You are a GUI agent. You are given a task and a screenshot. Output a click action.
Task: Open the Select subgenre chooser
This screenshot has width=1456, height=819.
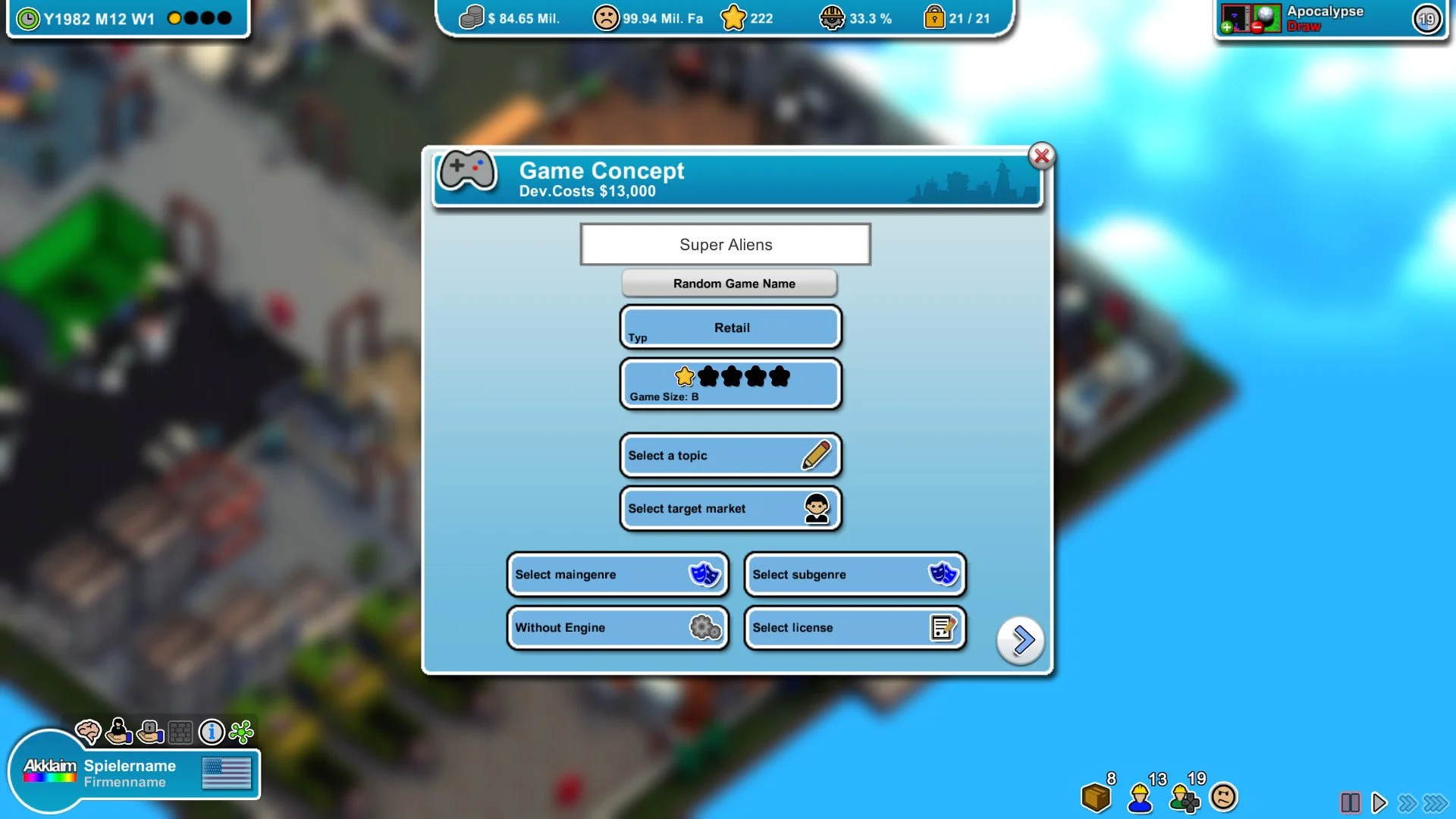coord(854,575)
